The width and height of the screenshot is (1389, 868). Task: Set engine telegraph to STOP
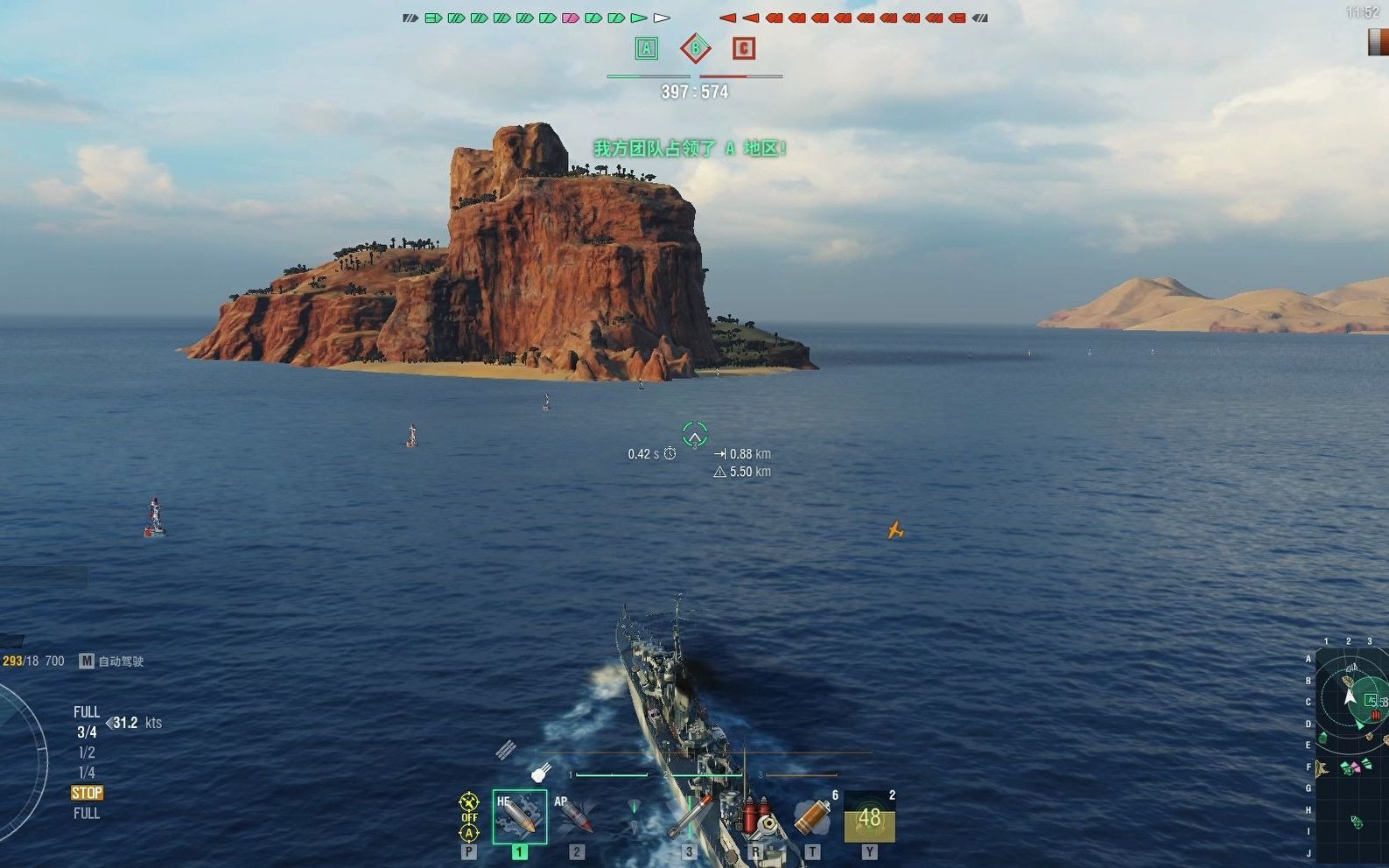87,793
